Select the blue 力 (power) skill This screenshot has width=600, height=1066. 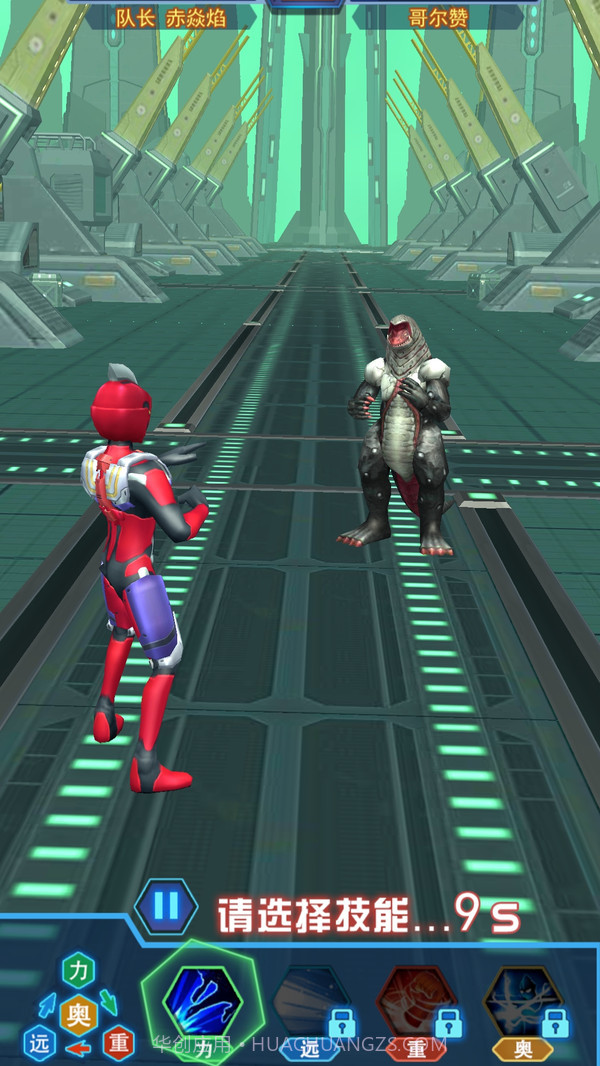(x=203, y=1000)
